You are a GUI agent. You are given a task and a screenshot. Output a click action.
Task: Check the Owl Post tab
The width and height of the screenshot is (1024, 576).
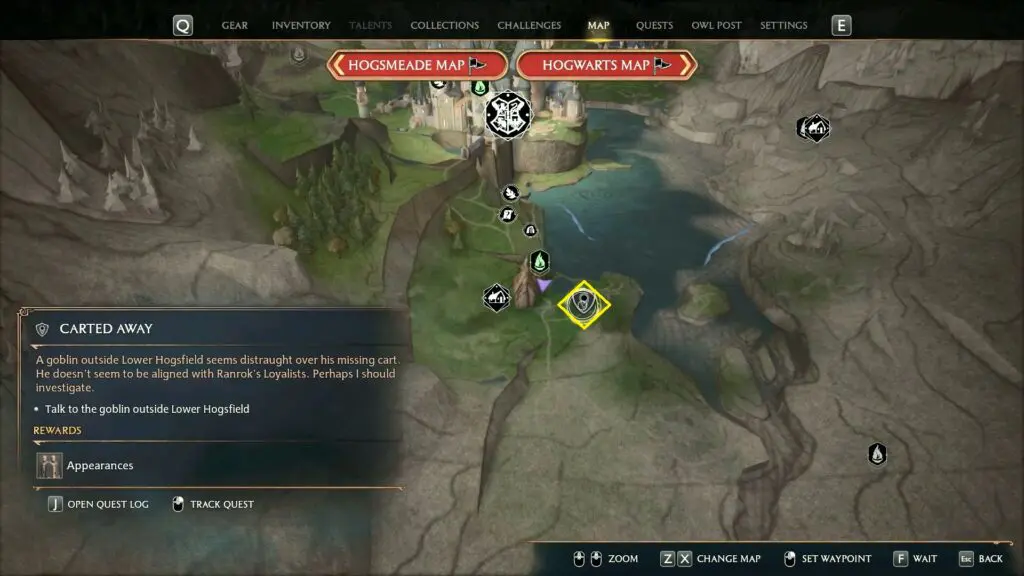coord(716,25)
